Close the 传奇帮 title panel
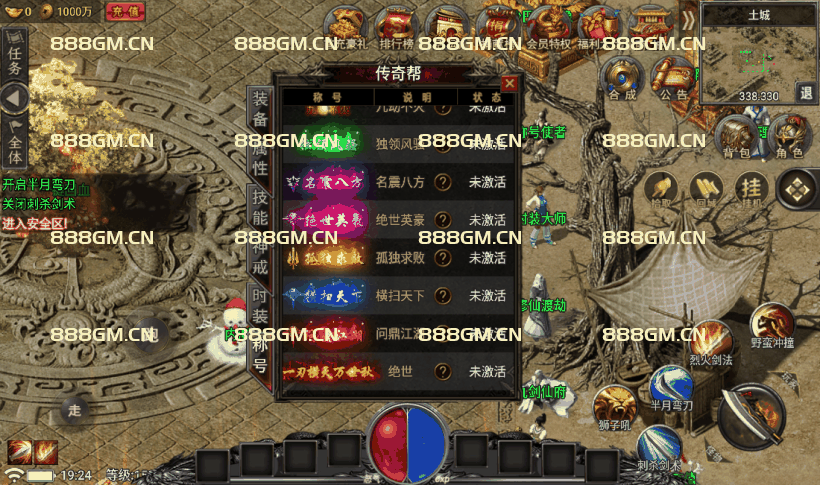The image size is (820, 485). (510, 84)
